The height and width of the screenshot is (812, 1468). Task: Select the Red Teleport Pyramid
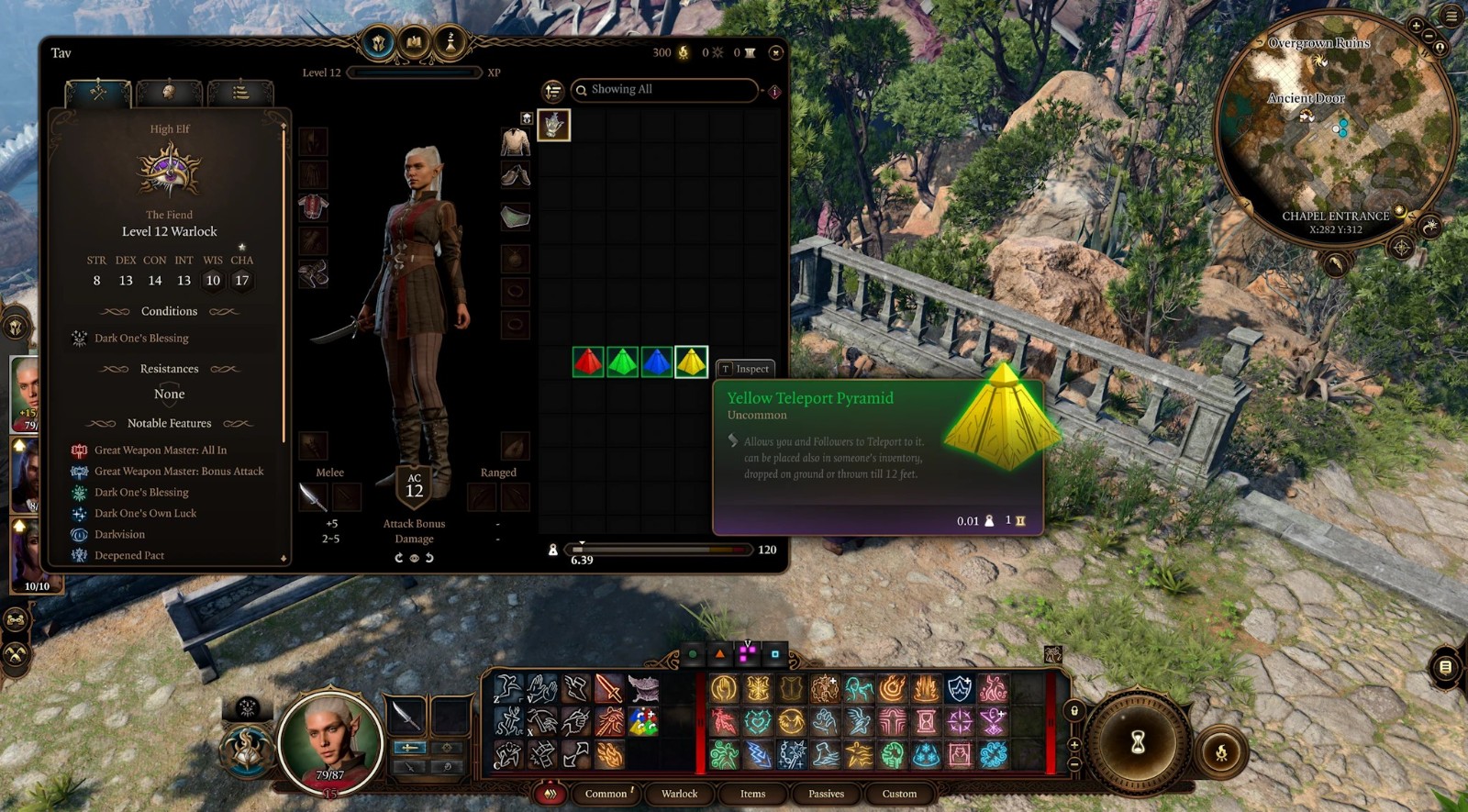point(588,362)
